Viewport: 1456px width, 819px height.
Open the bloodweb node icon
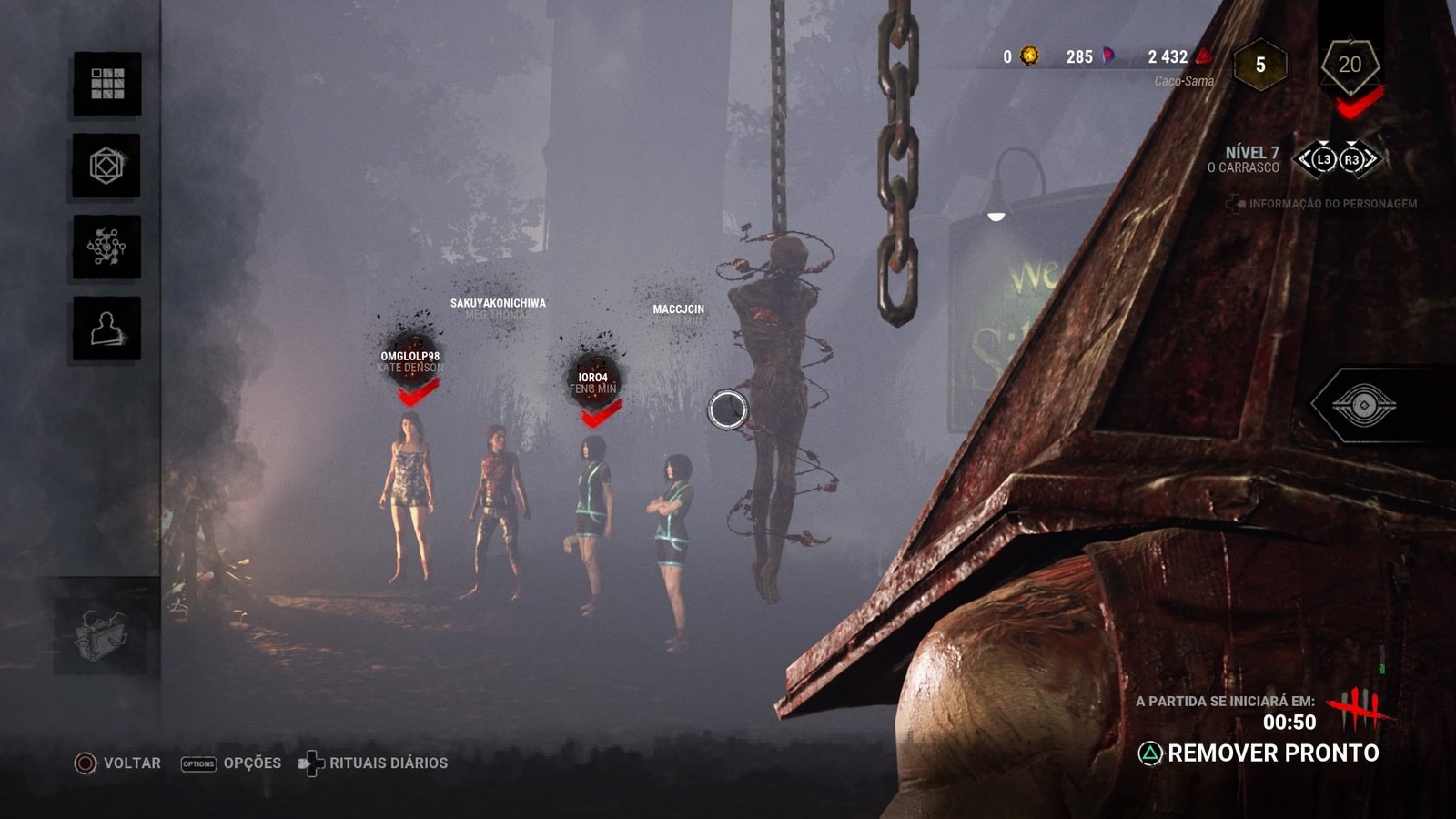(106, 247)
